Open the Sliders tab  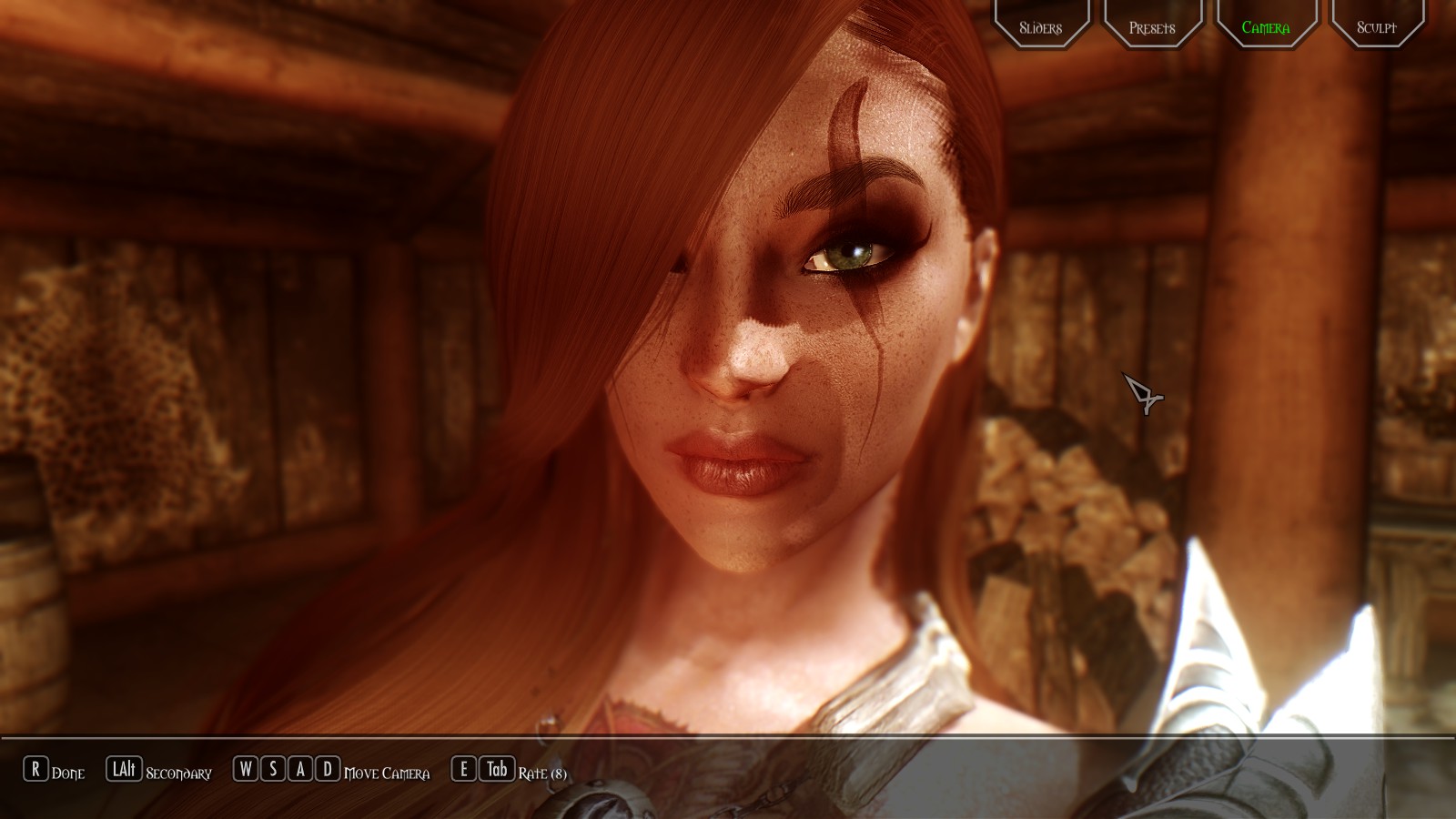tap(1041, 26)
